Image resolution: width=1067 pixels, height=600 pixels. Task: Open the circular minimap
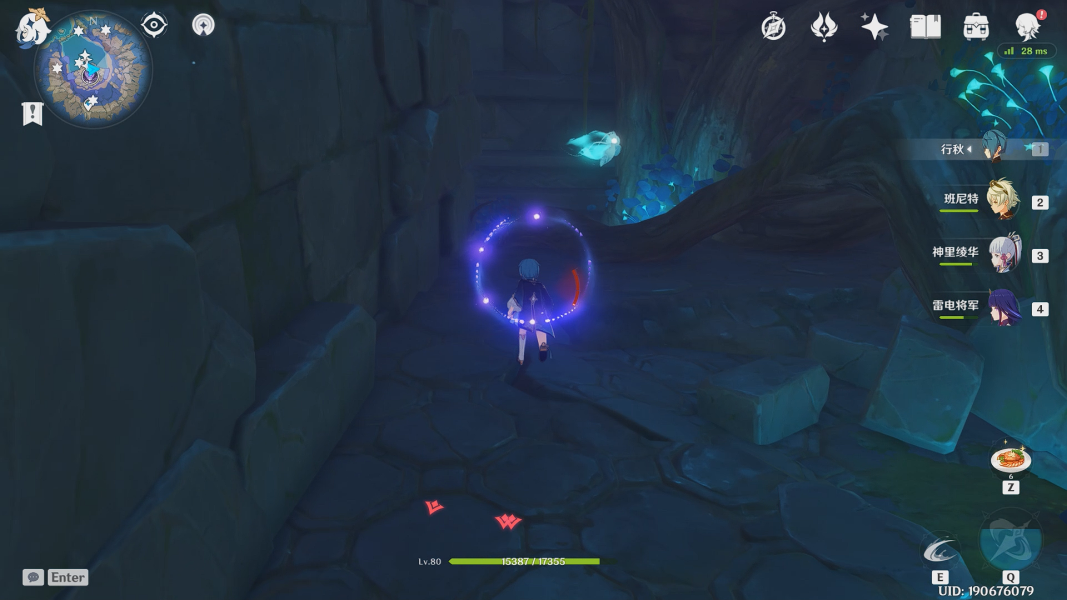coord(92,70)
